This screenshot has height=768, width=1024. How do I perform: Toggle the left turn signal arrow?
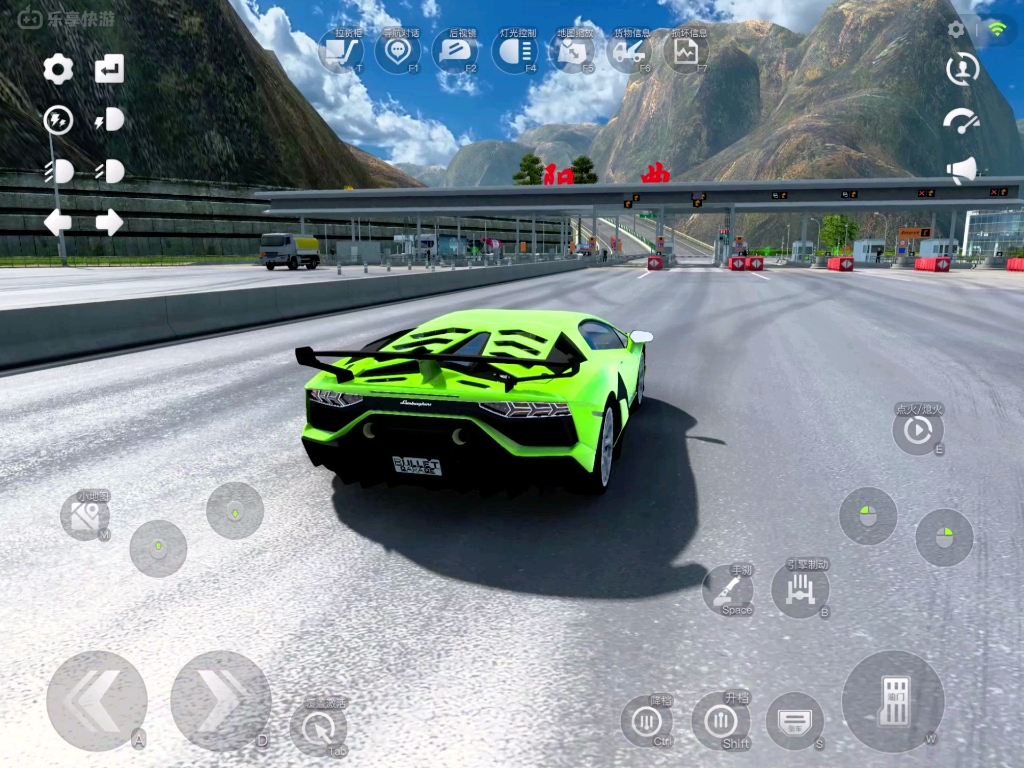(58, 222)
